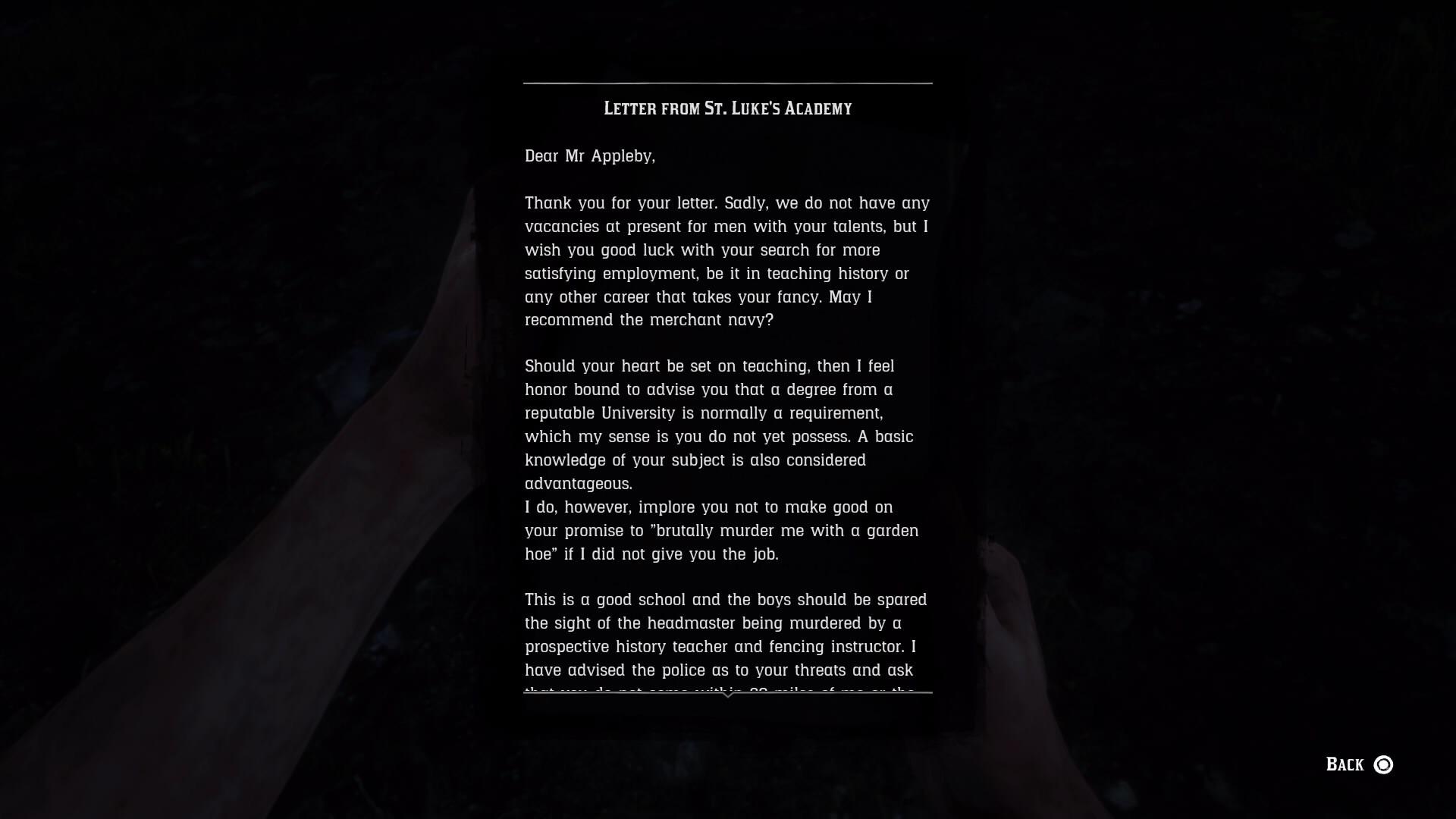The width and height of the screenshot is (1456, 819).
Task: Select the letter title 'Letter from St. Luke's Academy'
Action: pyautogui.click(x=726, y=108)
